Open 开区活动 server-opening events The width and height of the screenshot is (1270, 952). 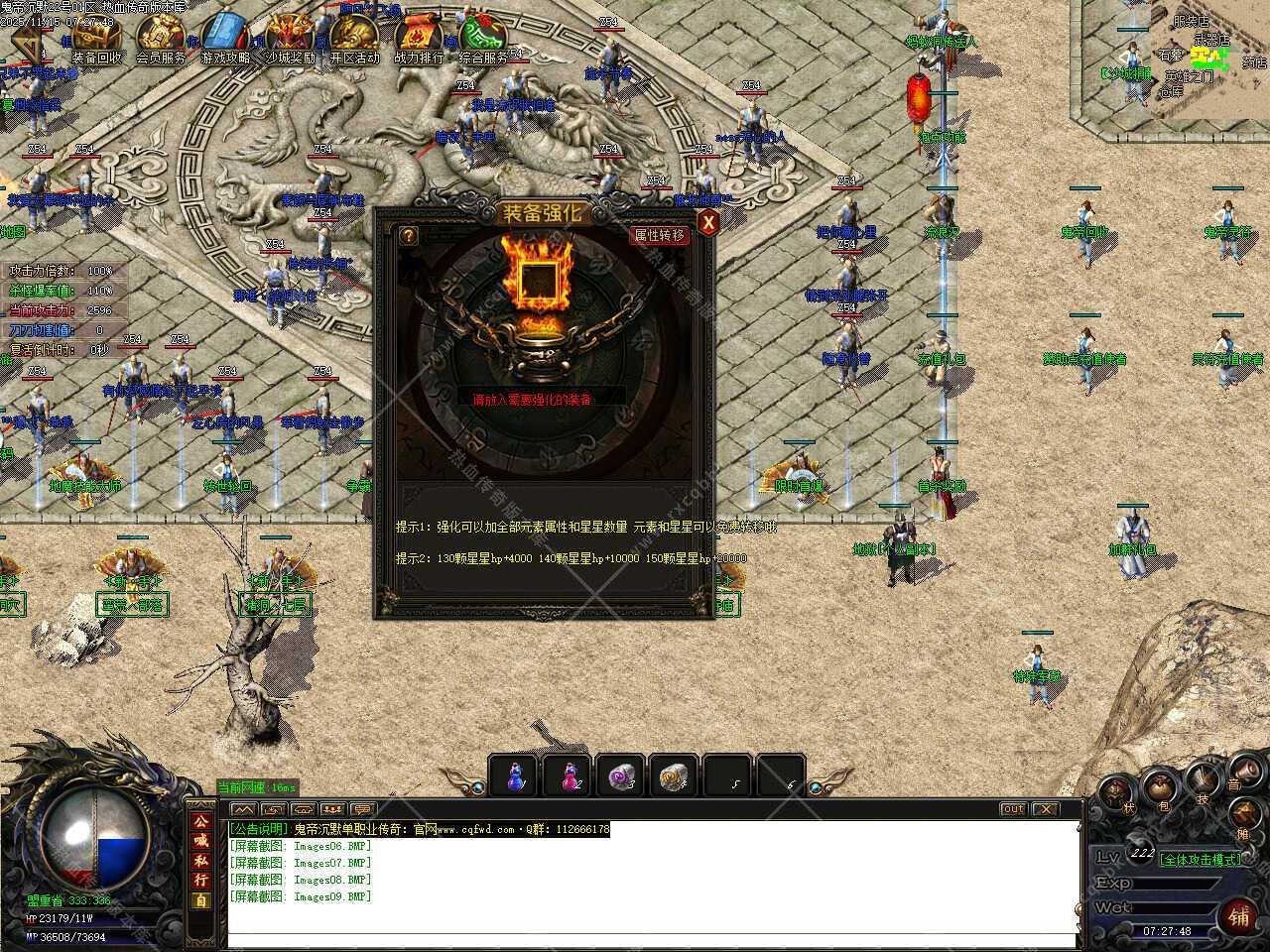[354, 40]
